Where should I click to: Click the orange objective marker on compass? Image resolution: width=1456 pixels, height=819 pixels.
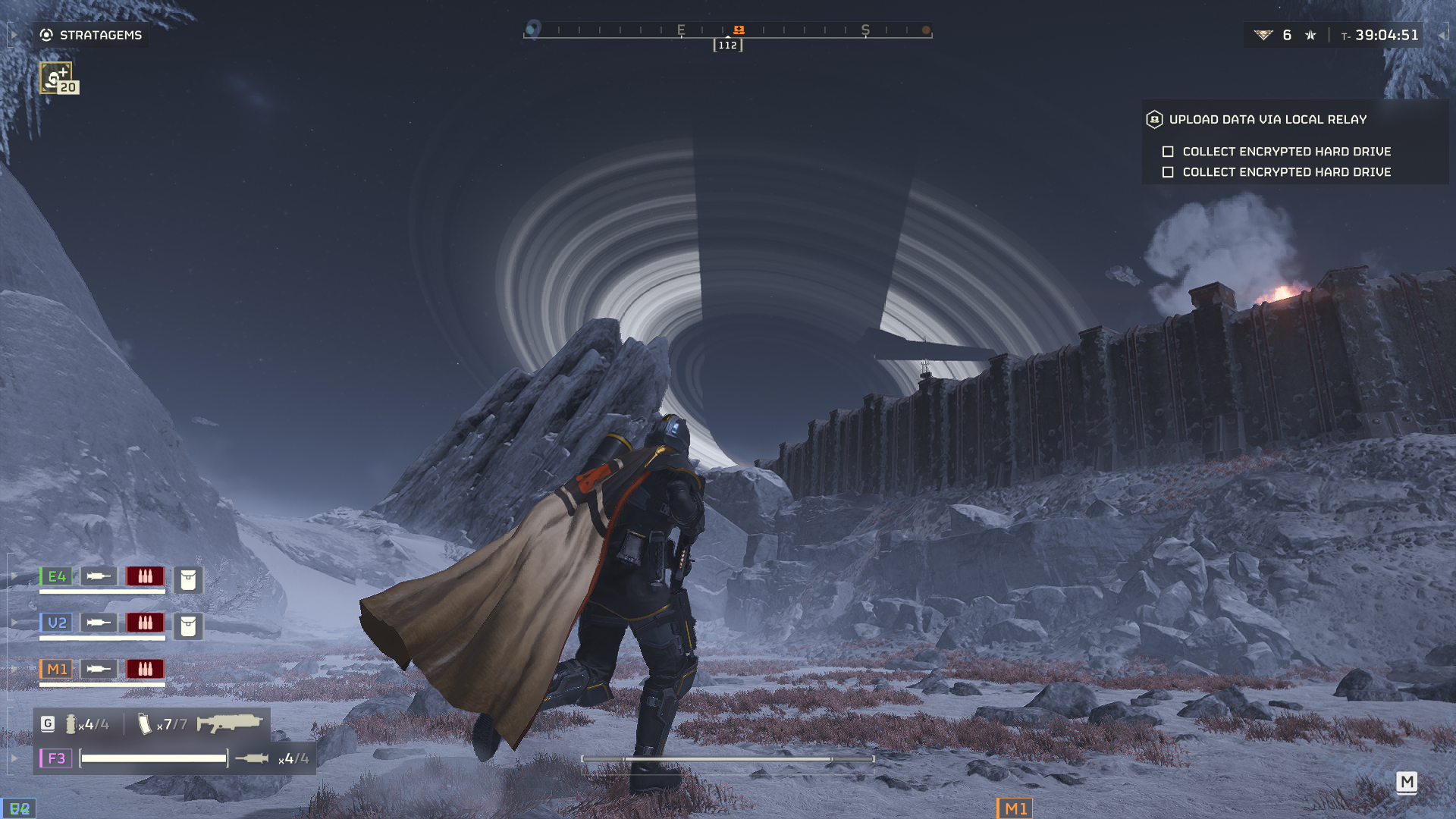pyautogui.click(x=739, y=30)
